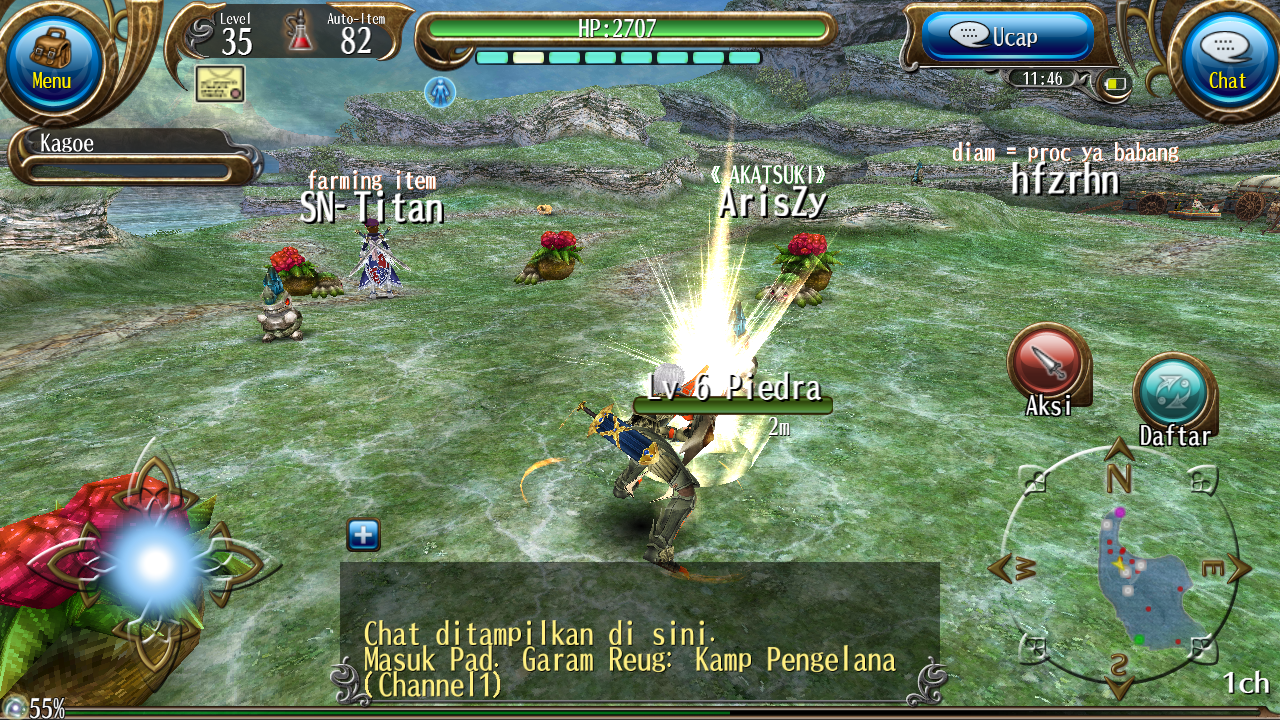The image size is (1280, 720).
Task: Tap the blue character status icon
Action: point(441,92)
